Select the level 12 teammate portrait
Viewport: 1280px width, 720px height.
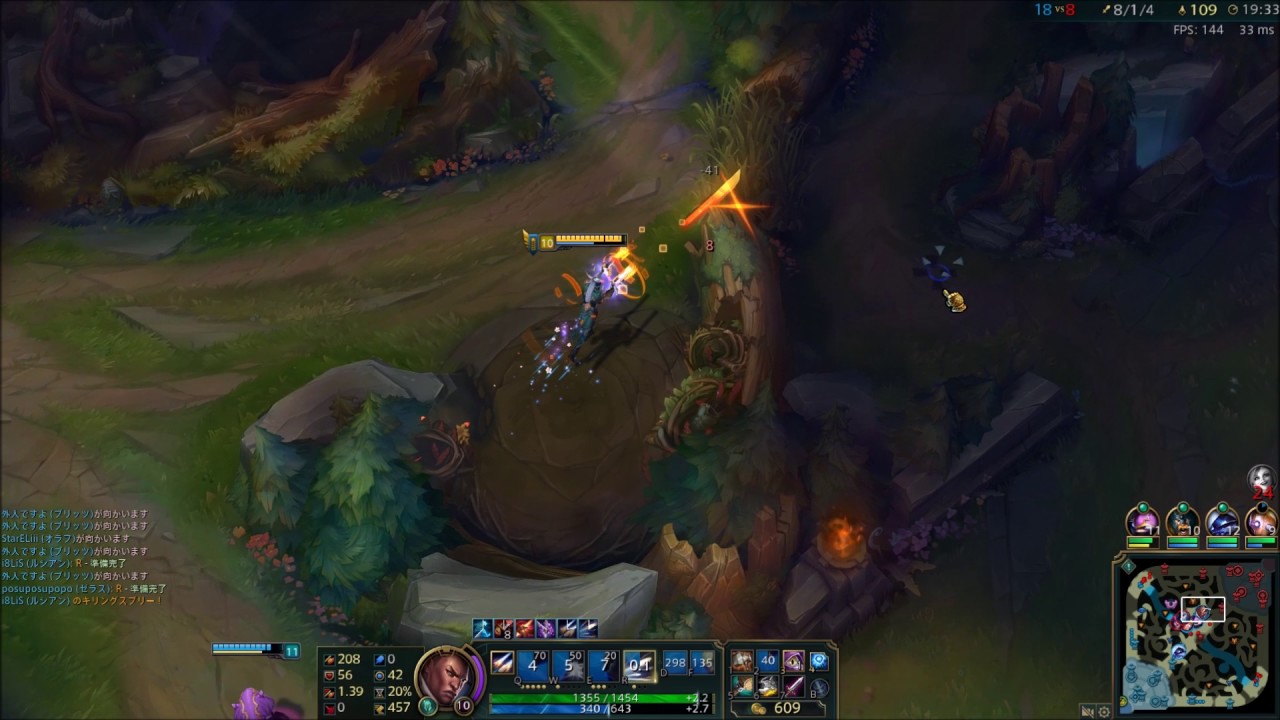point(1222,522)
